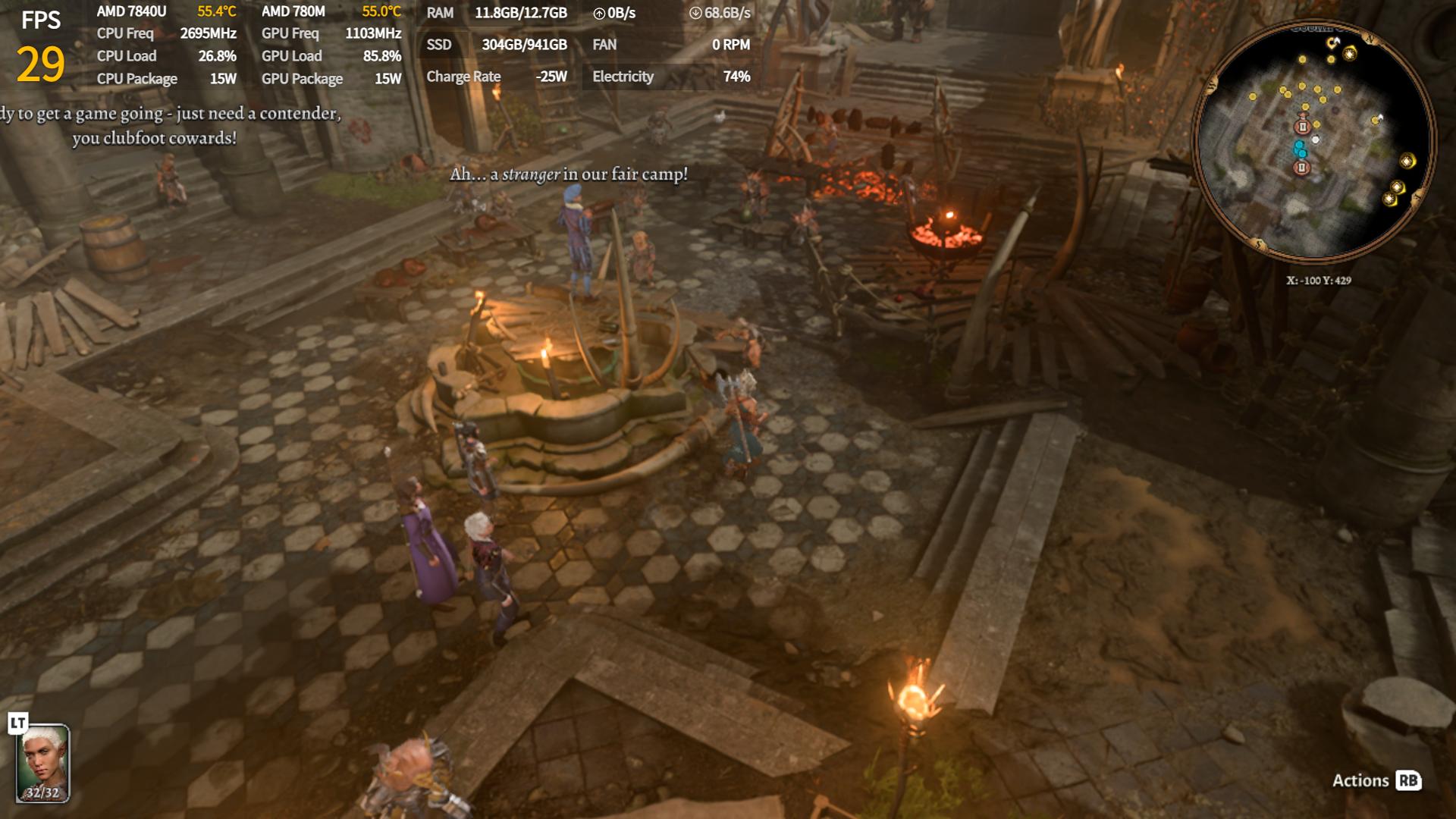This screenshot has height=819, width=1456.
Task: Open the circular minimap
Action: point(1313,141)
